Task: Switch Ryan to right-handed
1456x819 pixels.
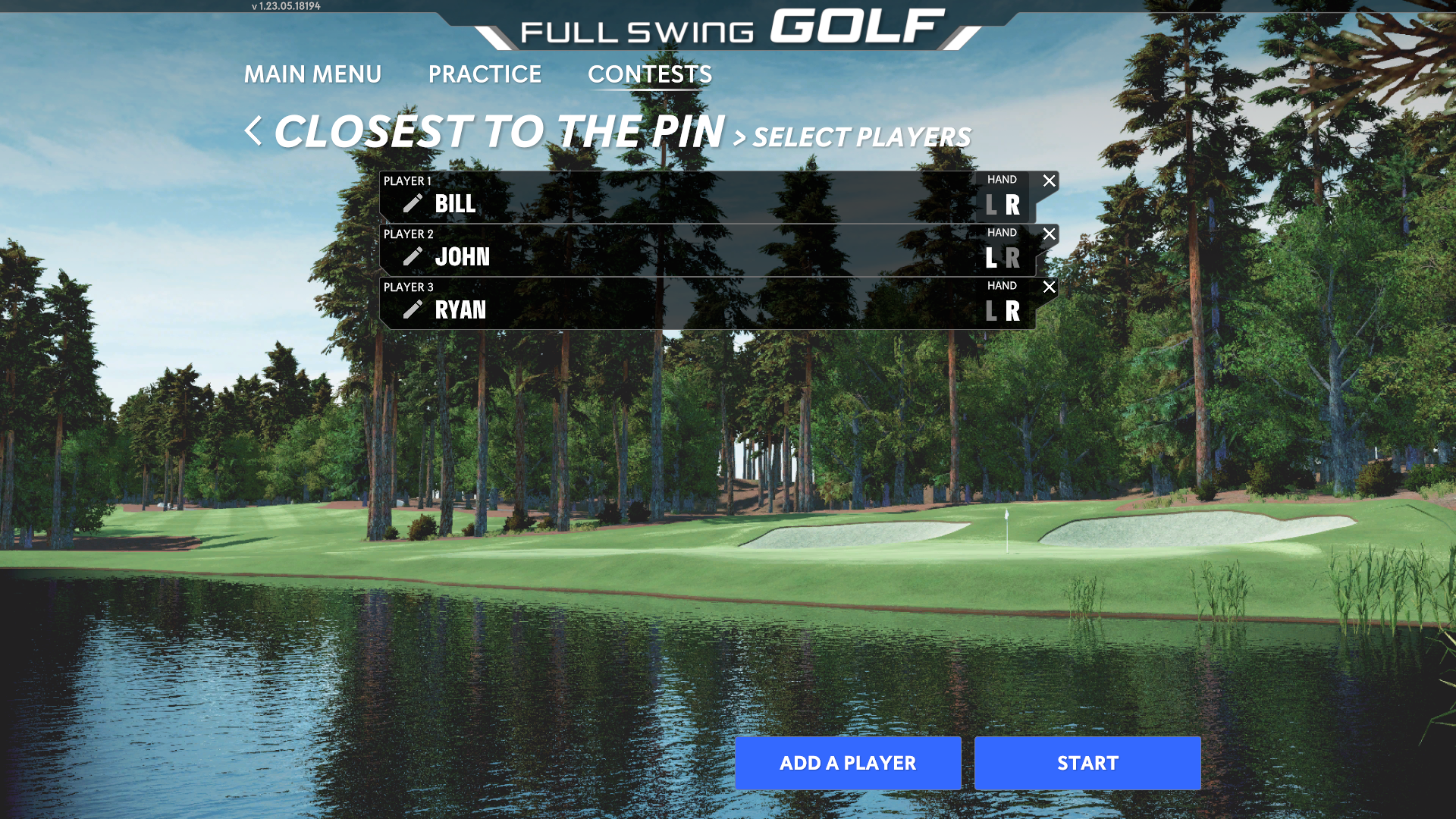Action: tap(1013, 311)
